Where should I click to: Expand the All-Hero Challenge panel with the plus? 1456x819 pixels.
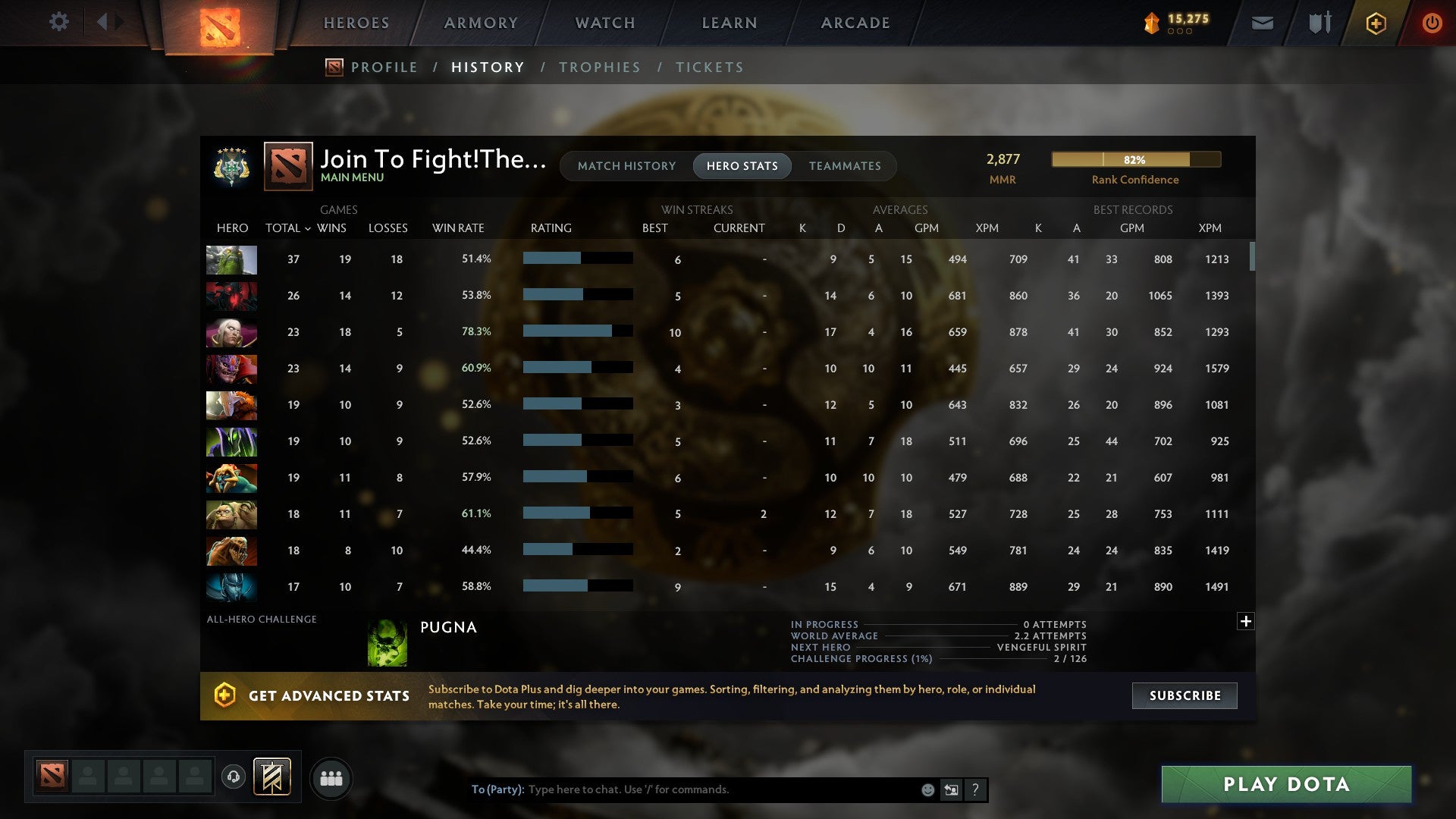tap(1246, 621)
